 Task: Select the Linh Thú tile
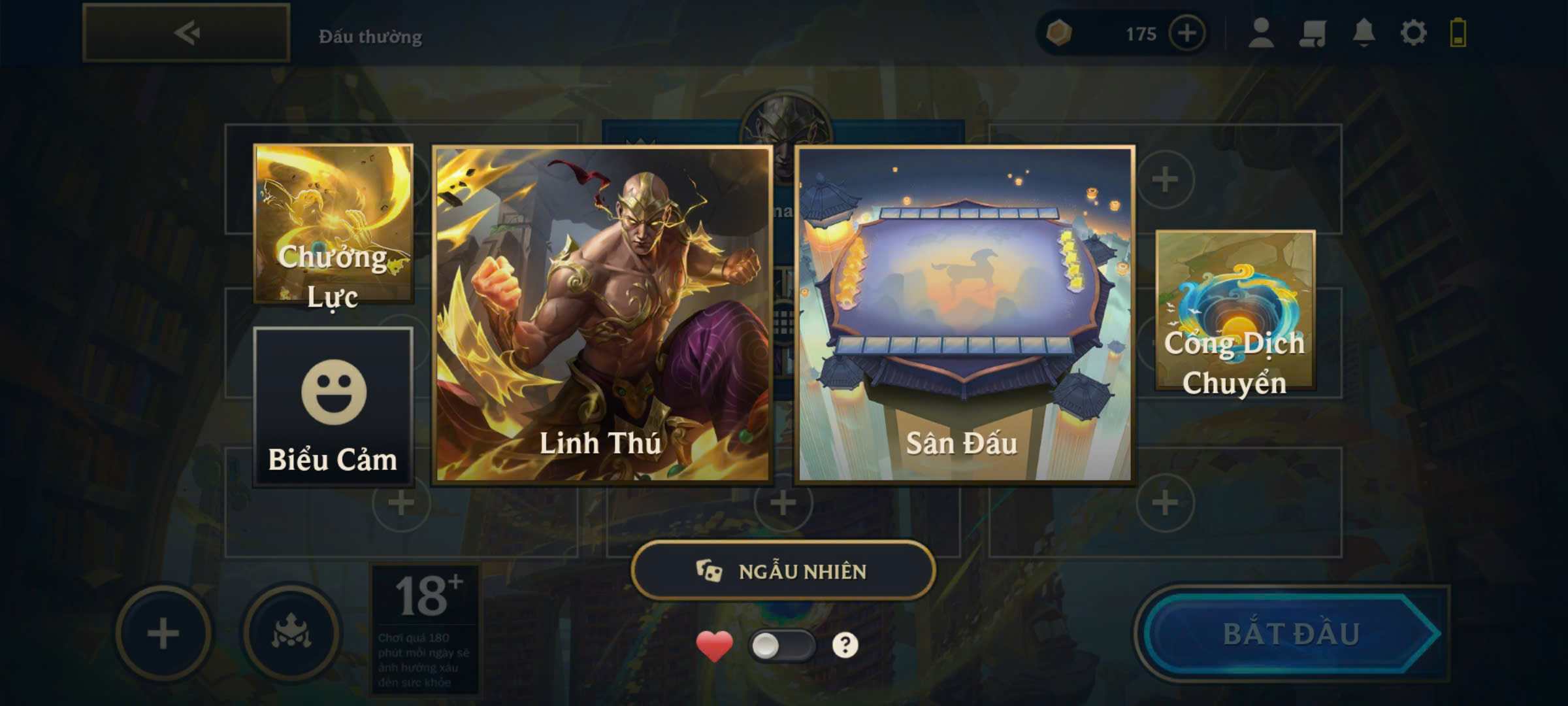pyautogui.click(x=602, y=314)
